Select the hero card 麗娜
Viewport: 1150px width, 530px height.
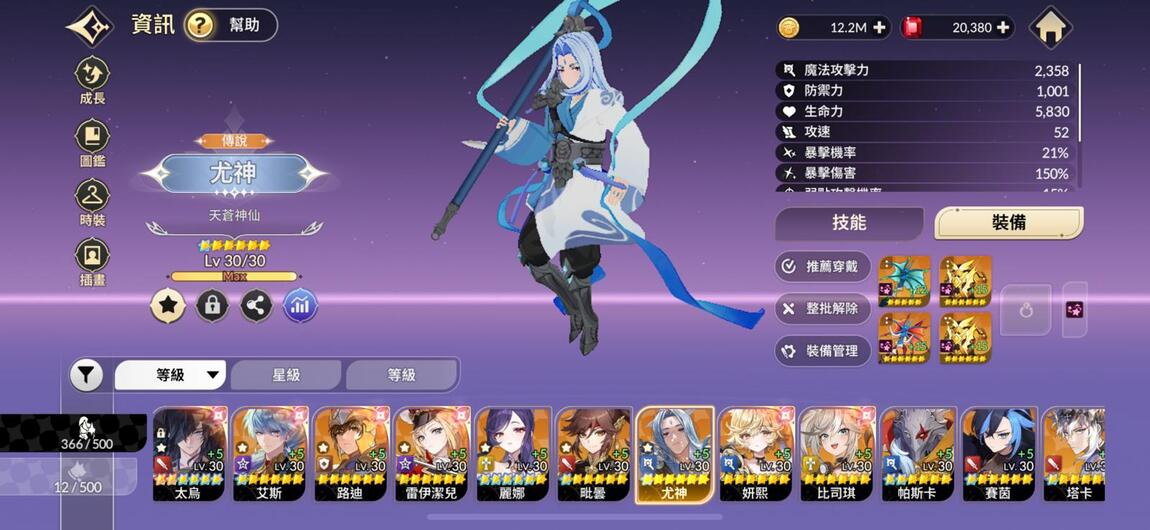(x=513, y=453)
